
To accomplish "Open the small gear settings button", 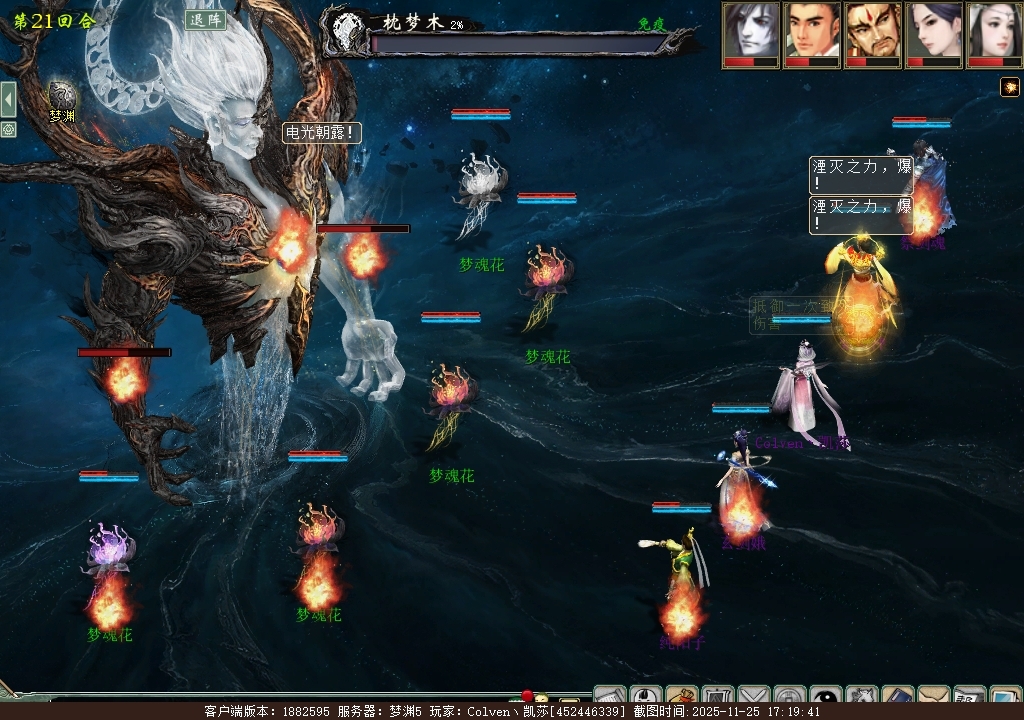I will tap(8, 129).
